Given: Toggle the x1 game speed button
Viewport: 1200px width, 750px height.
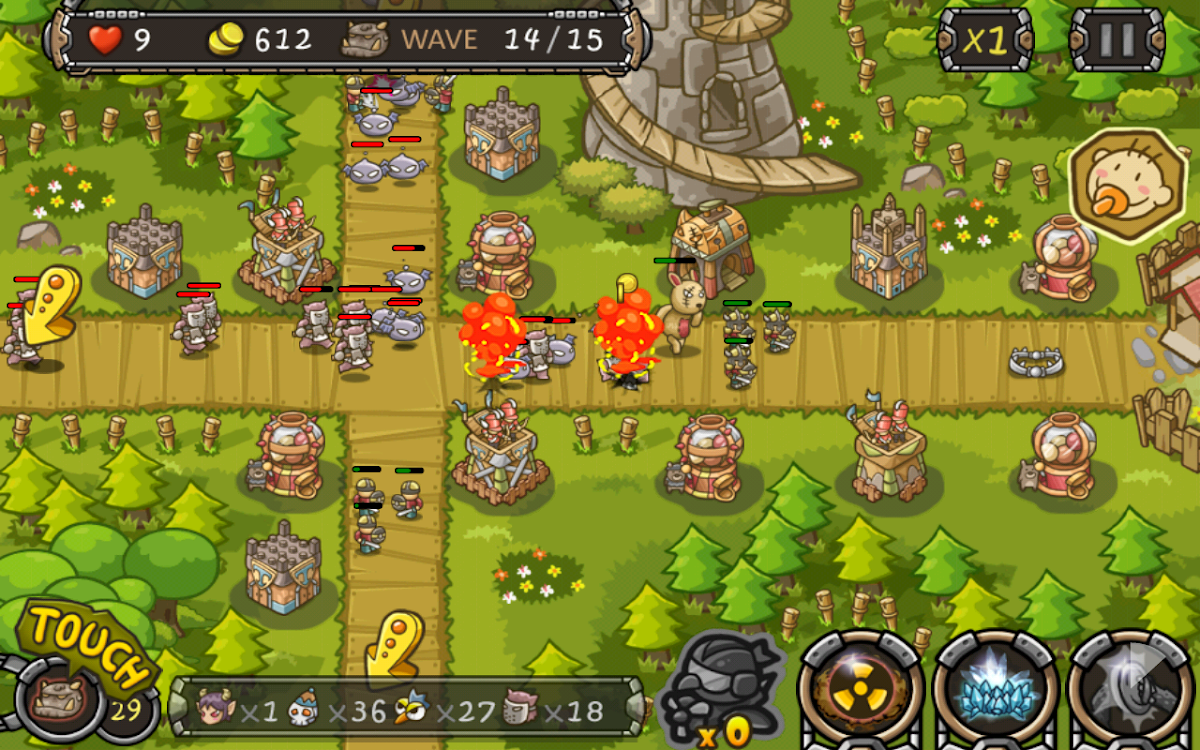Looking at the screenshot, I should [984, 40].
